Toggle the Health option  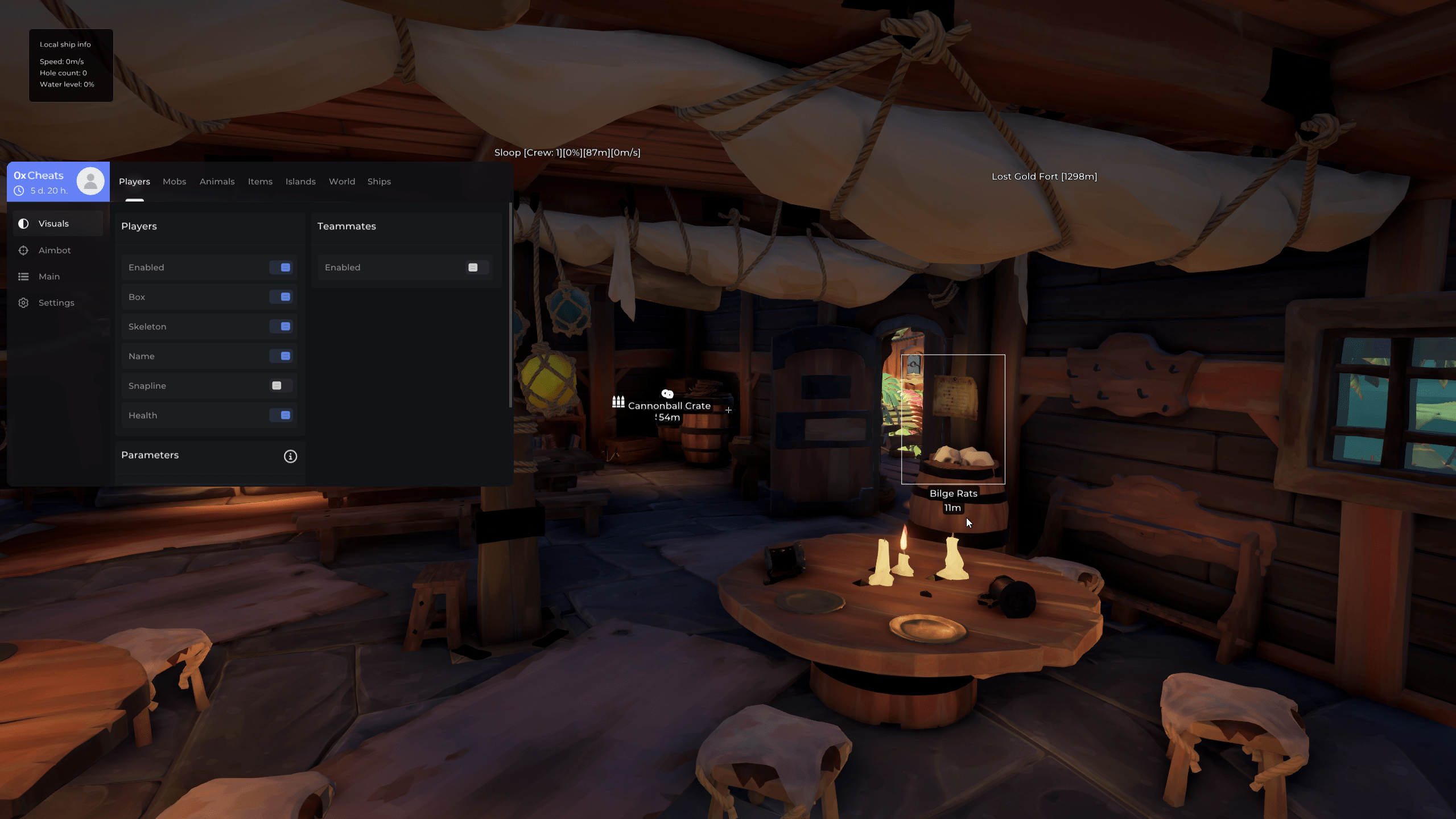[281, 415]
